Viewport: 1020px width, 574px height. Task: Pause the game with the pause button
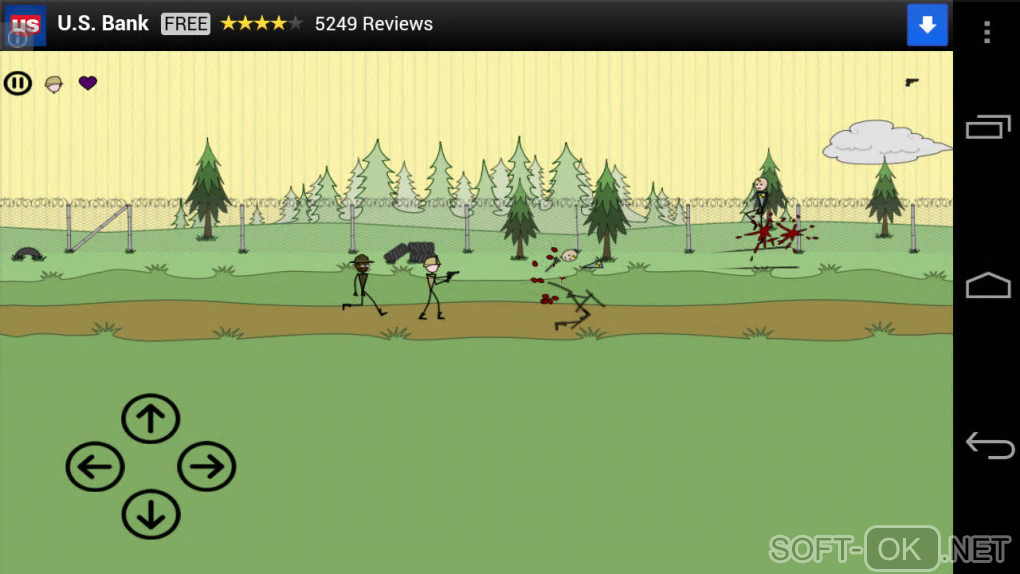click(18, 83)
